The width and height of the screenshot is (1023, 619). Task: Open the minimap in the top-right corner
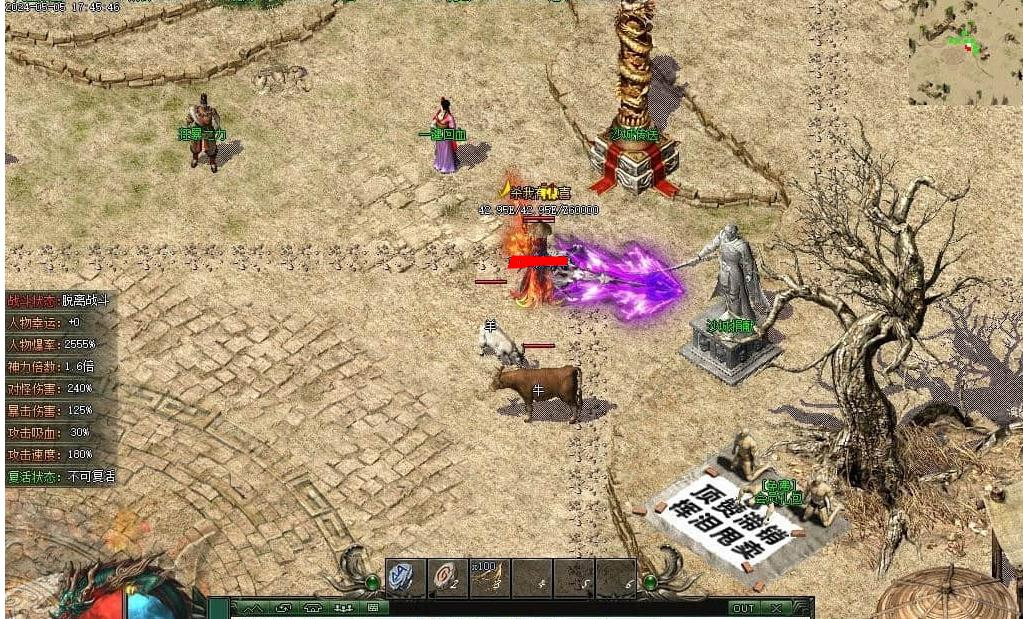(965, 52)
